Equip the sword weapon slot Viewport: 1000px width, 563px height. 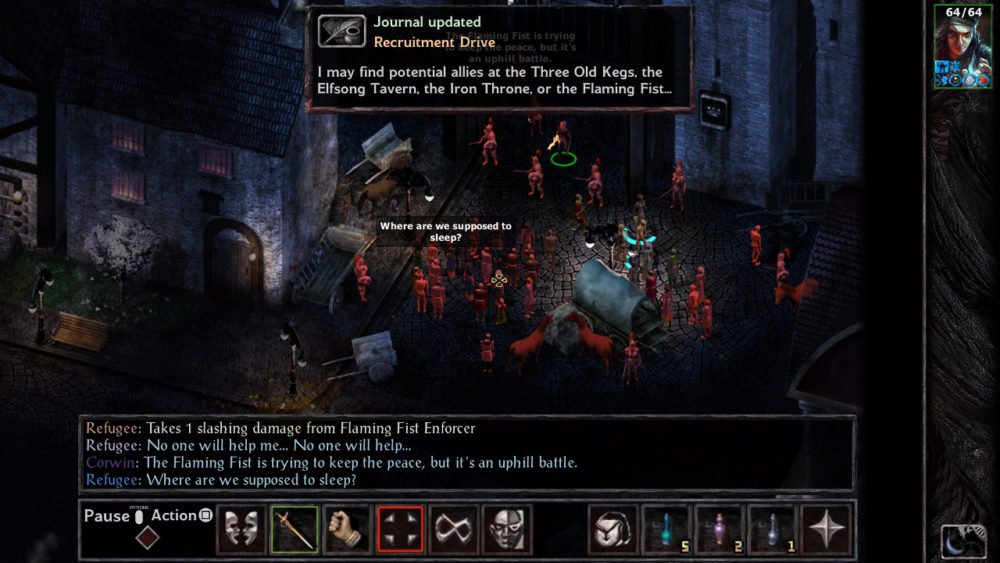[x=294, y=529]
